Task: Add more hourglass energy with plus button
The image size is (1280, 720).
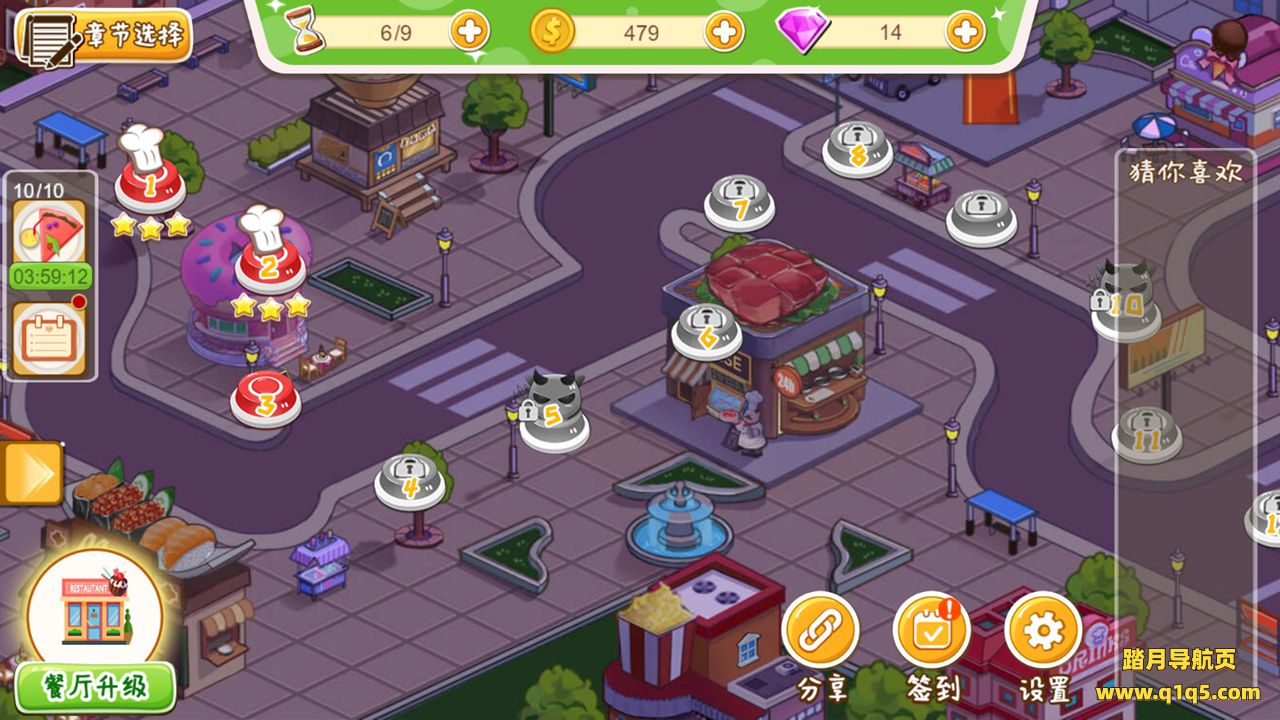Action: [469, 32]
